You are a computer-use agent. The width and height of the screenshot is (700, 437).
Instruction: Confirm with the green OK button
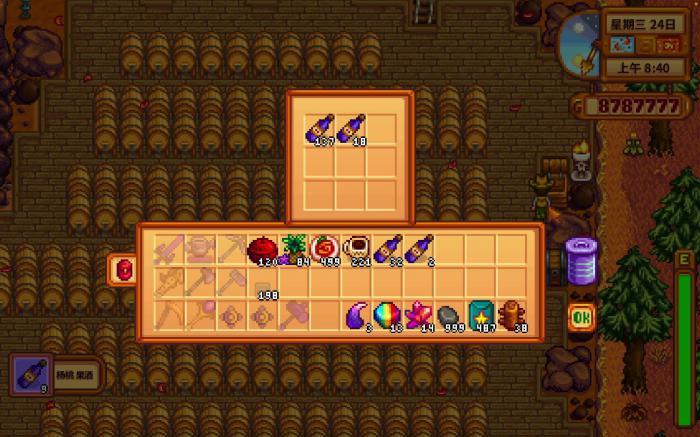point(582,317)
